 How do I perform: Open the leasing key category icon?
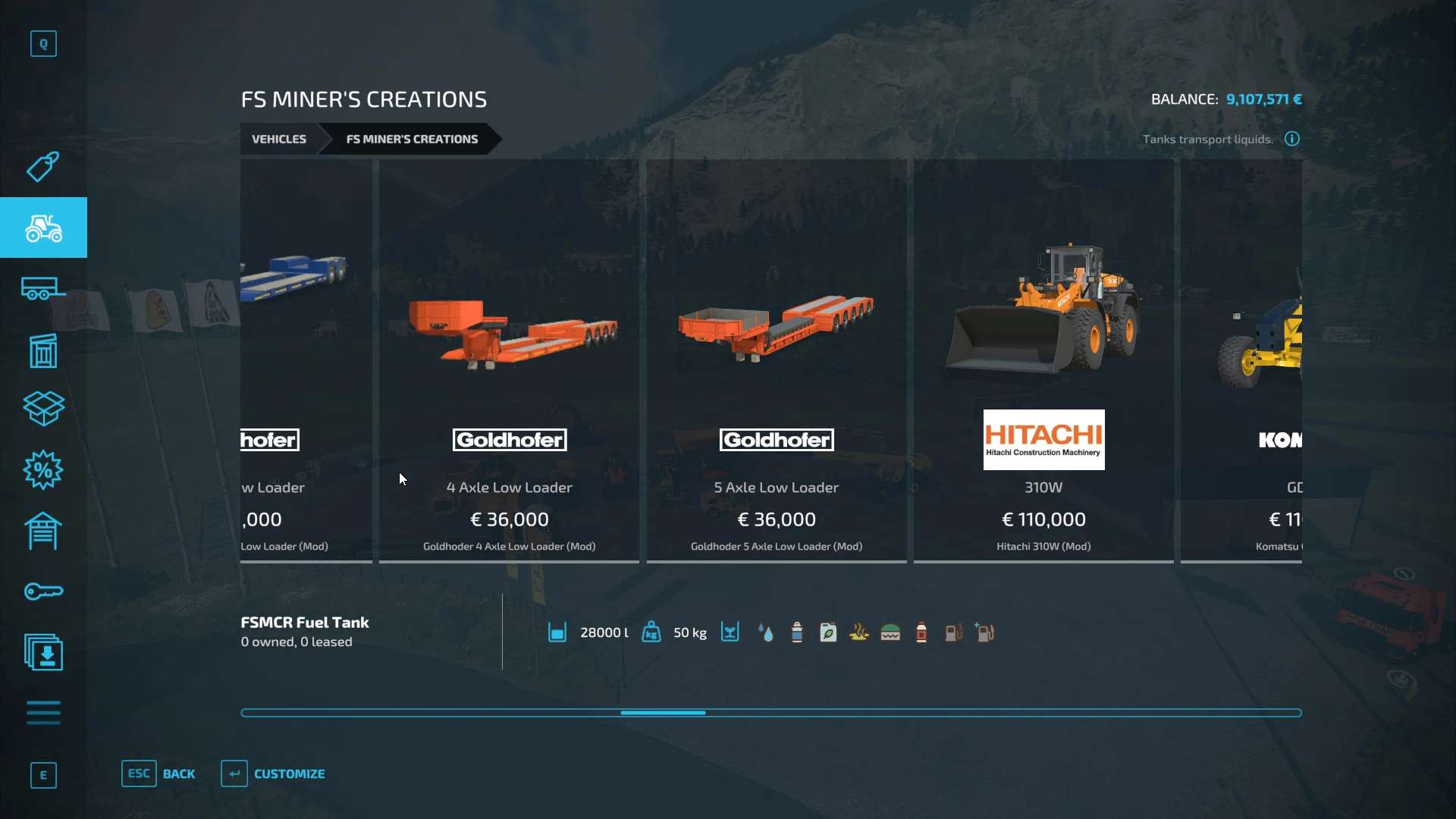pos(43,591)
